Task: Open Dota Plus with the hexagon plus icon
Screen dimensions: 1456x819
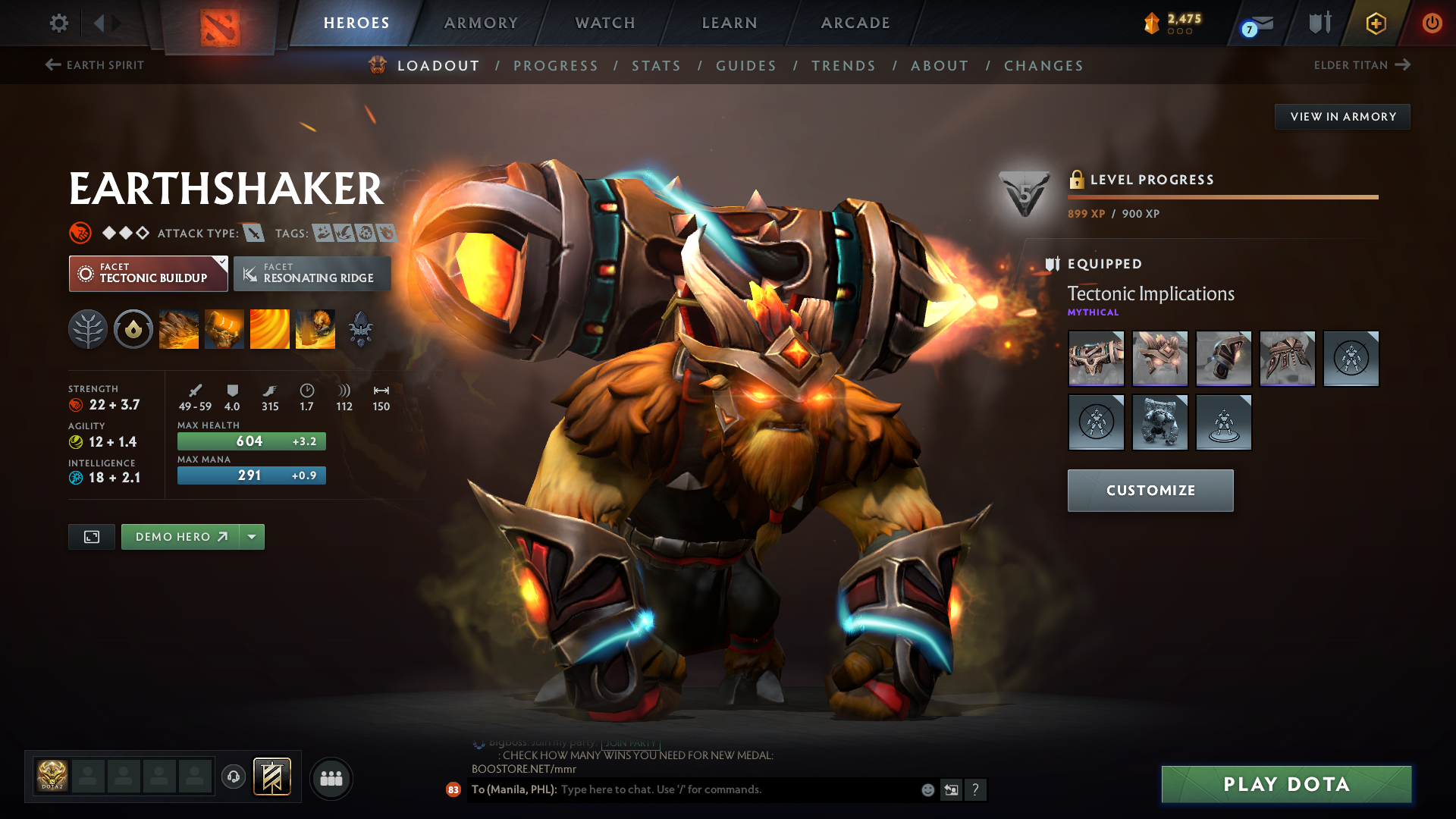Action: pos(1375,23)
